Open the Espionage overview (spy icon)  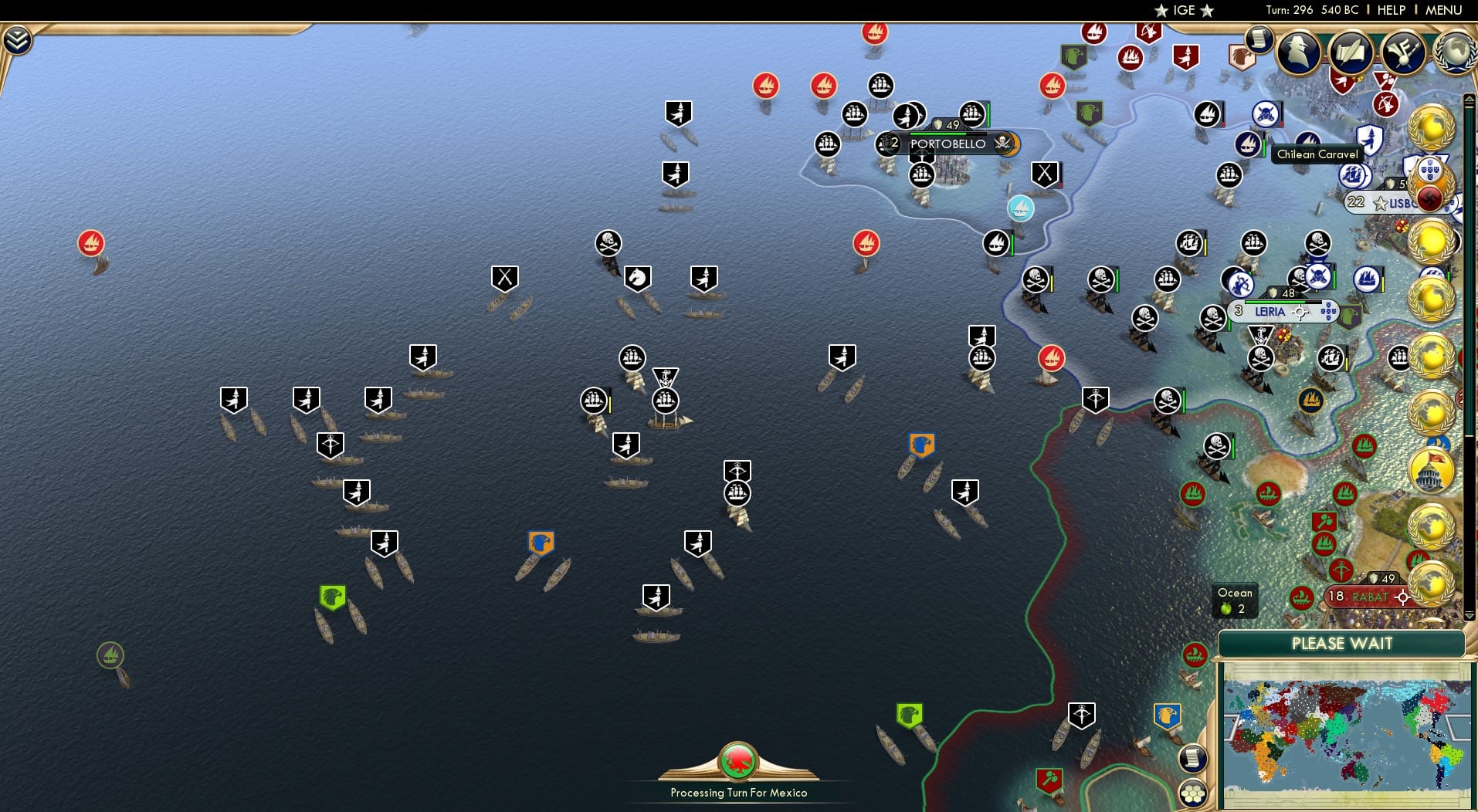click(x=1297, y=52)
